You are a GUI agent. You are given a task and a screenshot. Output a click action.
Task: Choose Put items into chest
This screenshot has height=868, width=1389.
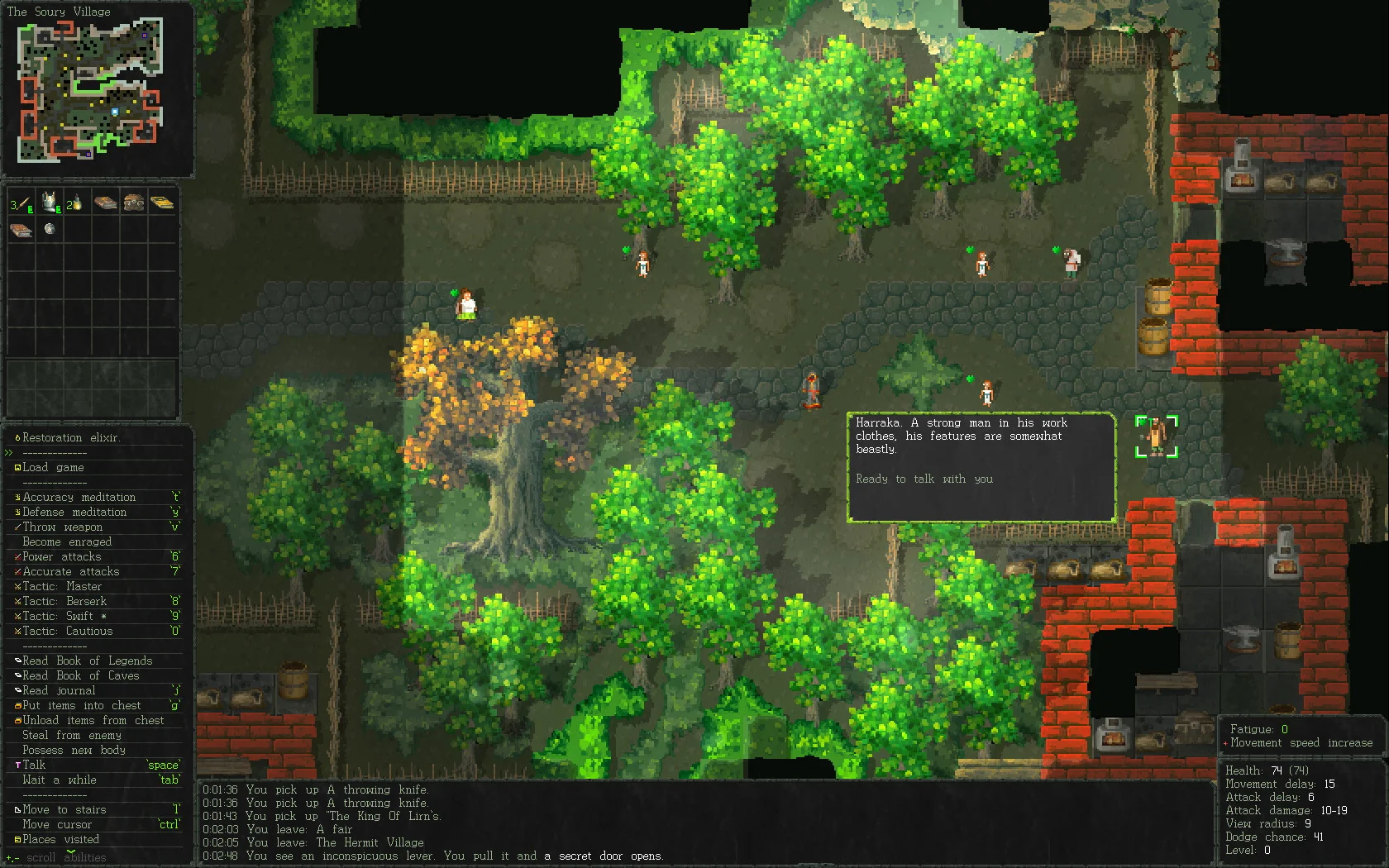click(x=81, y=706)
